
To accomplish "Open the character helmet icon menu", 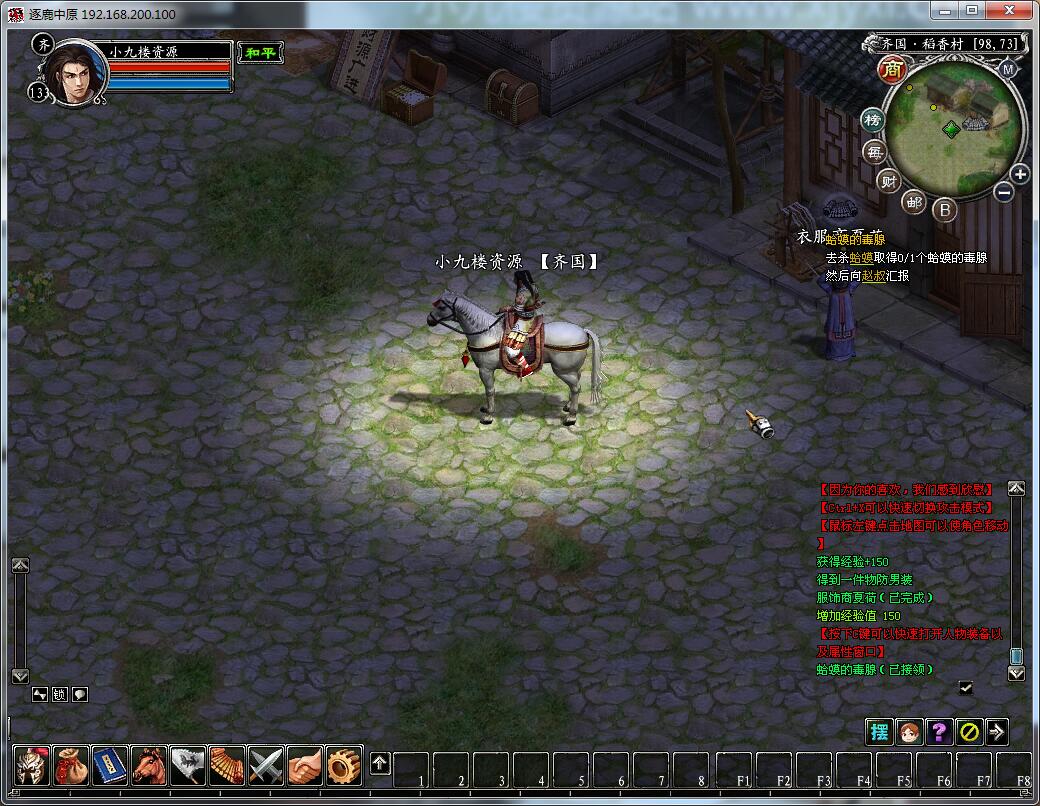I will (x=32, y=765).
